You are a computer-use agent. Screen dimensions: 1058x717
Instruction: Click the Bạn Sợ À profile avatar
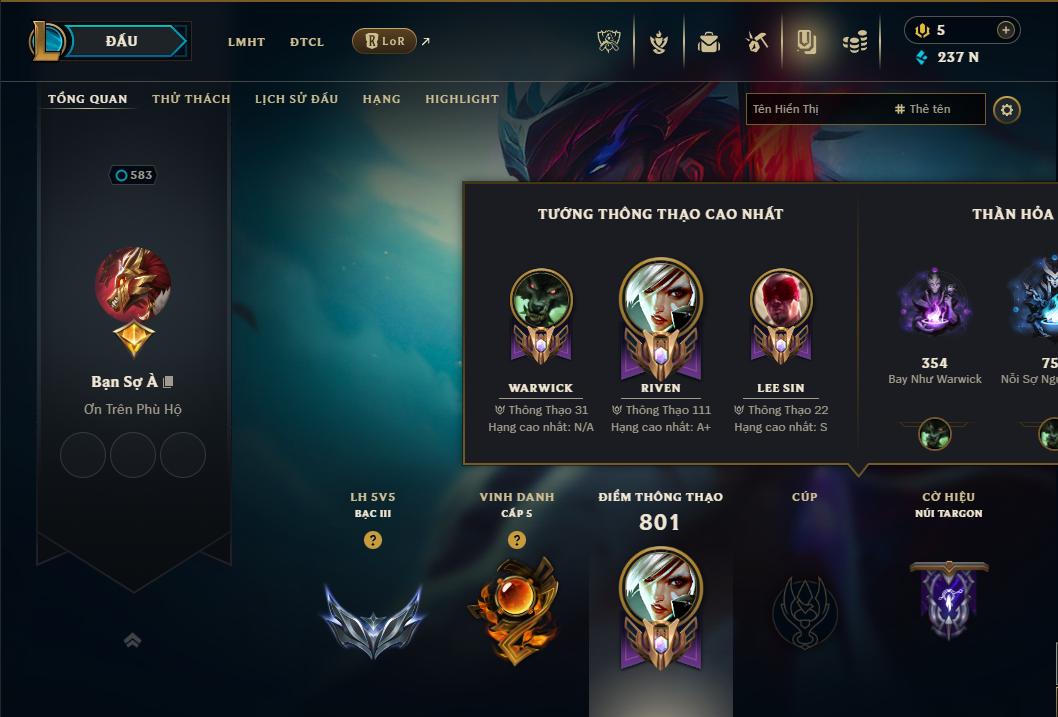pyautogui.click(x=133, y=285)
